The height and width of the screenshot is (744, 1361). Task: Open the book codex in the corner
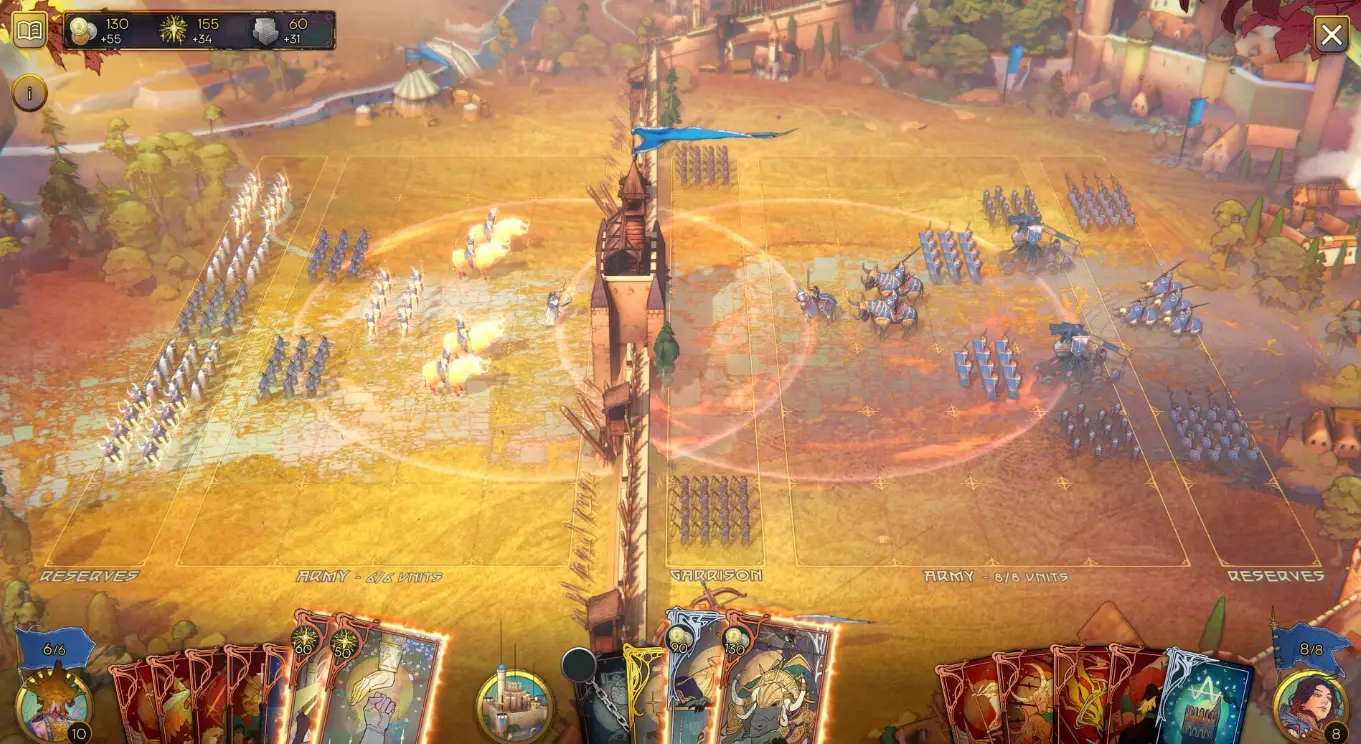[x=29, y=31]
